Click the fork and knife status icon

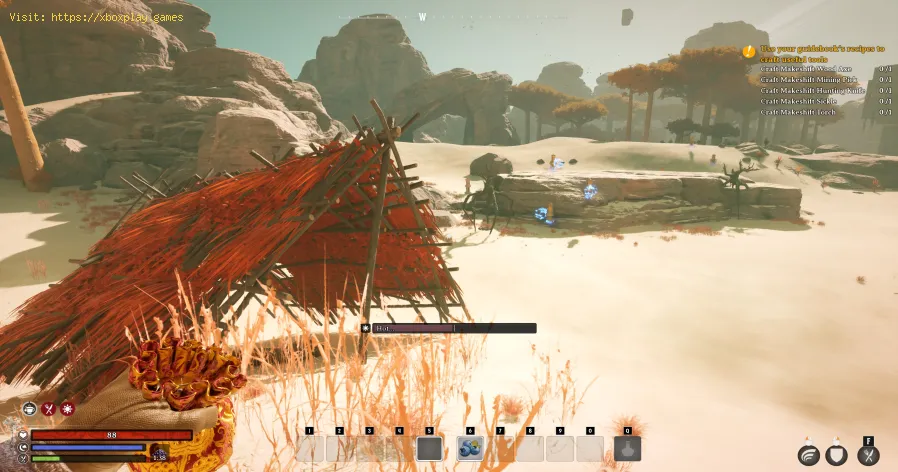[48, 409]
